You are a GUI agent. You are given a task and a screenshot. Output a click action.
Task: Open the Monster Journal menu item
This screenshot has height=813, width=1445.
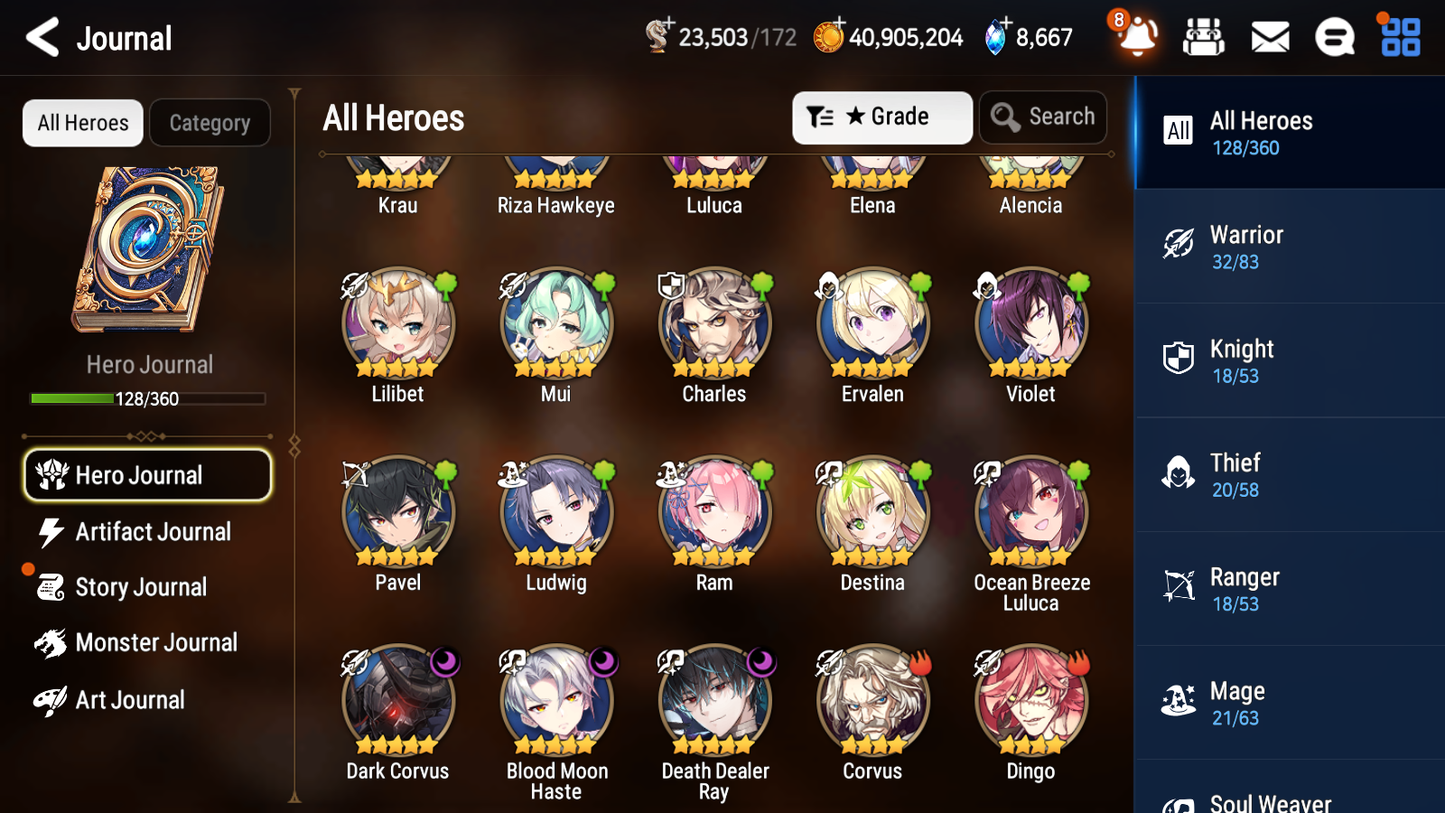pyautogui.click(x=150, y=643)
